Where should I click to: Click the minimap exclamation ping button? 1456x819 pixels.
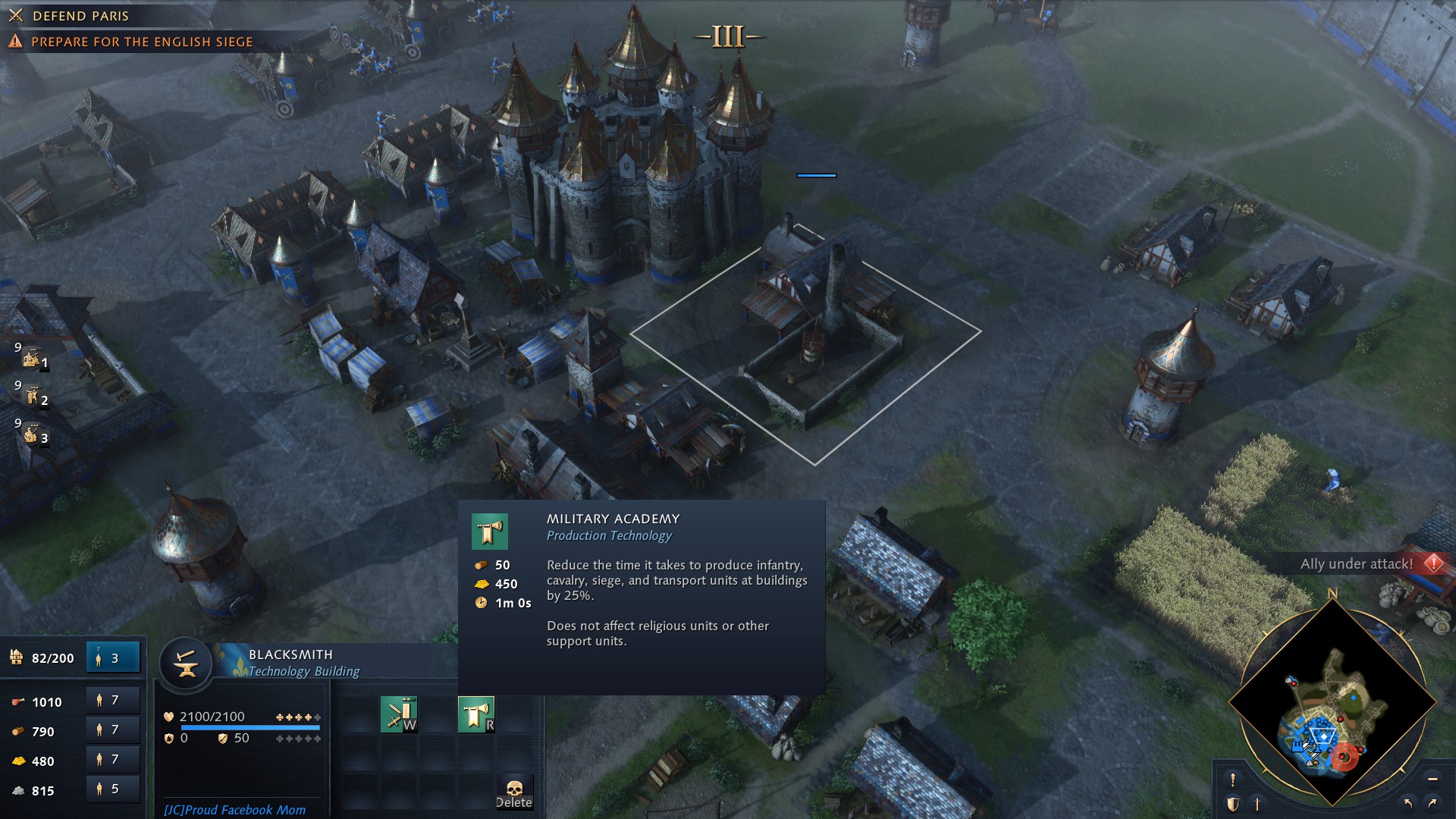coord(1233,780)
